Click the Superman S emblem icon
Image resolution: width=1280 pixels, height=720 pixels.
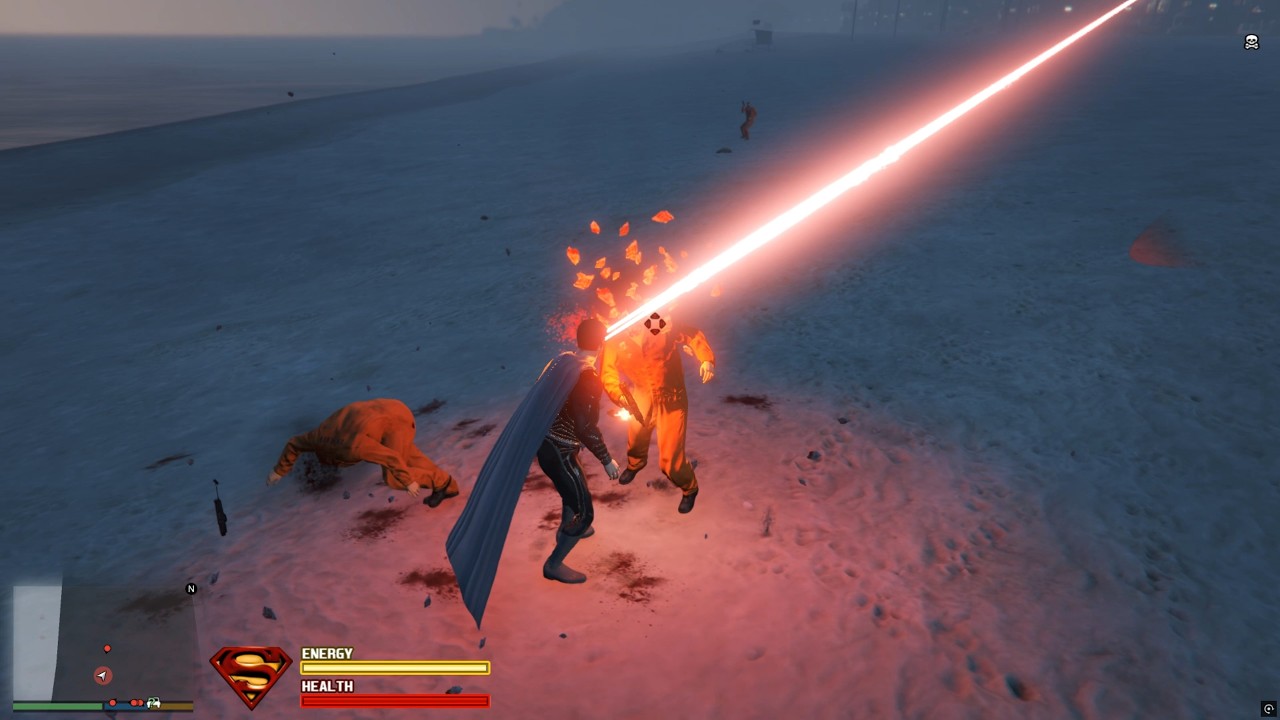click(250, 675)
